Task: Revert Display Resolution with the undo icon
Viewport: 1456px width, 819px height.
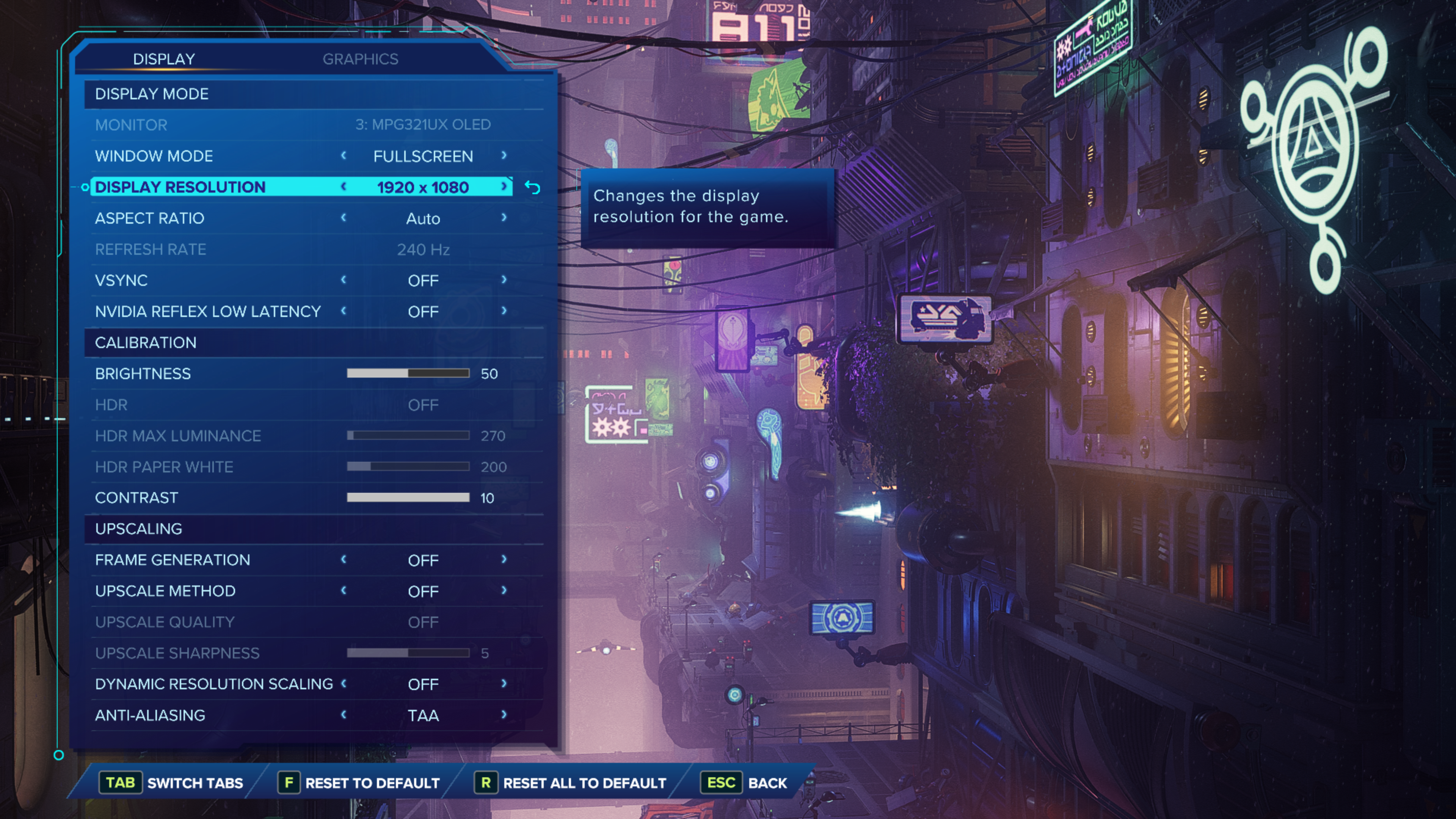Action: pos(532,187)
